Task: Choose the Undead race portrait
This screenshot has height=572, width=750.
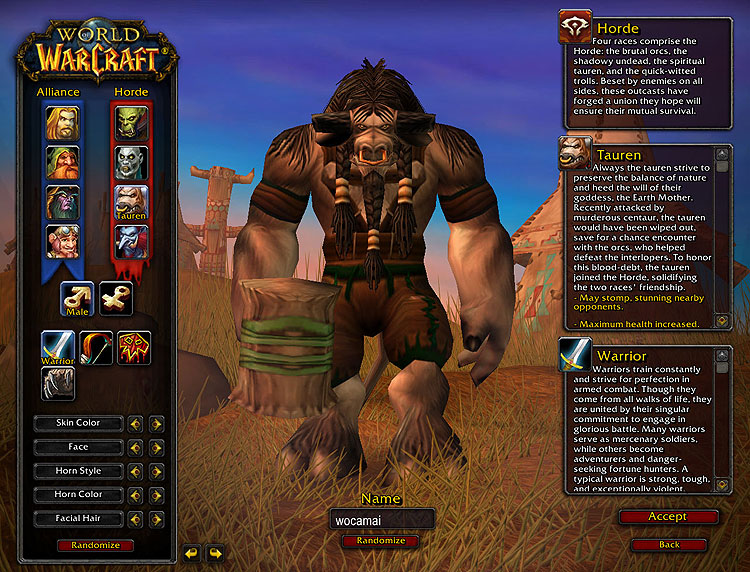Action: [x=131, y=162]
